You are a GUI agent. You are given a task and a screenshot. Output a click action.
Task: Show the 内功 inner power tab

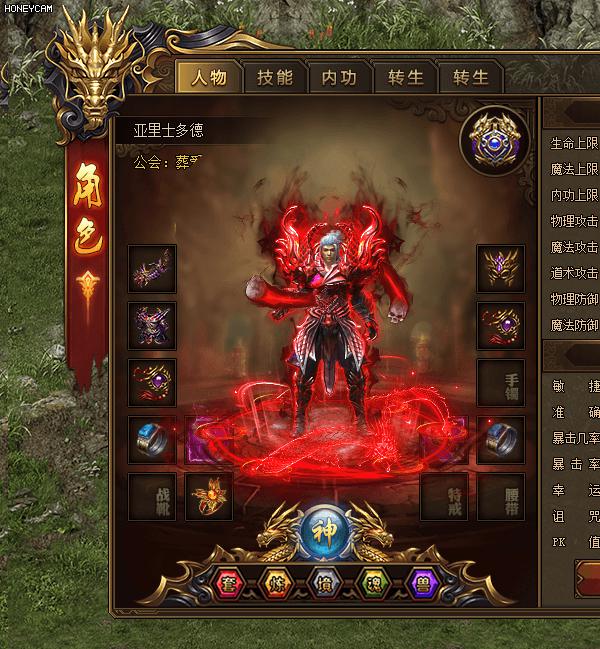coord(339,78)
